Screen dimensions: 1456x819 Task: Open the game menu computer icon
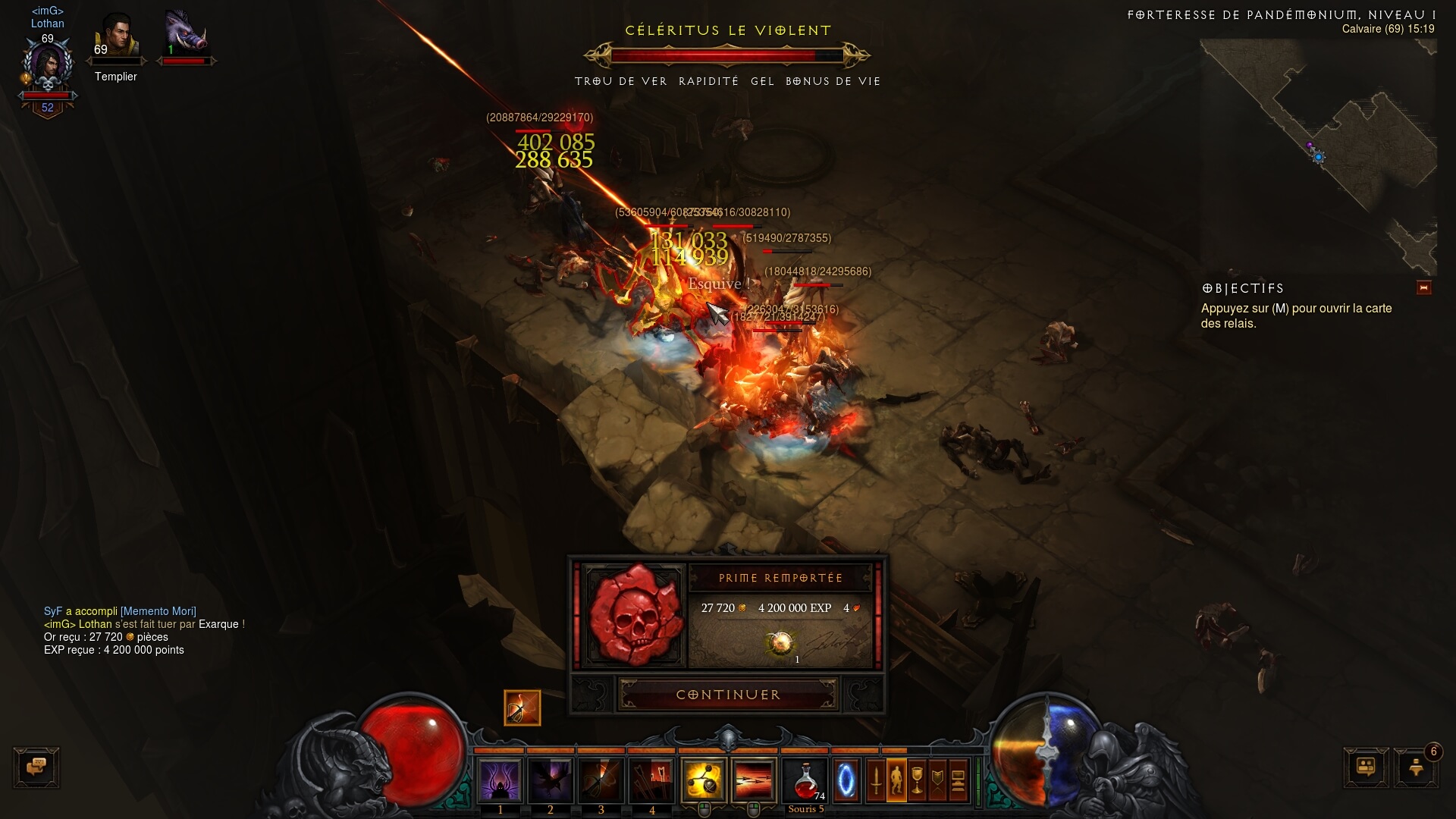[958, 780]
